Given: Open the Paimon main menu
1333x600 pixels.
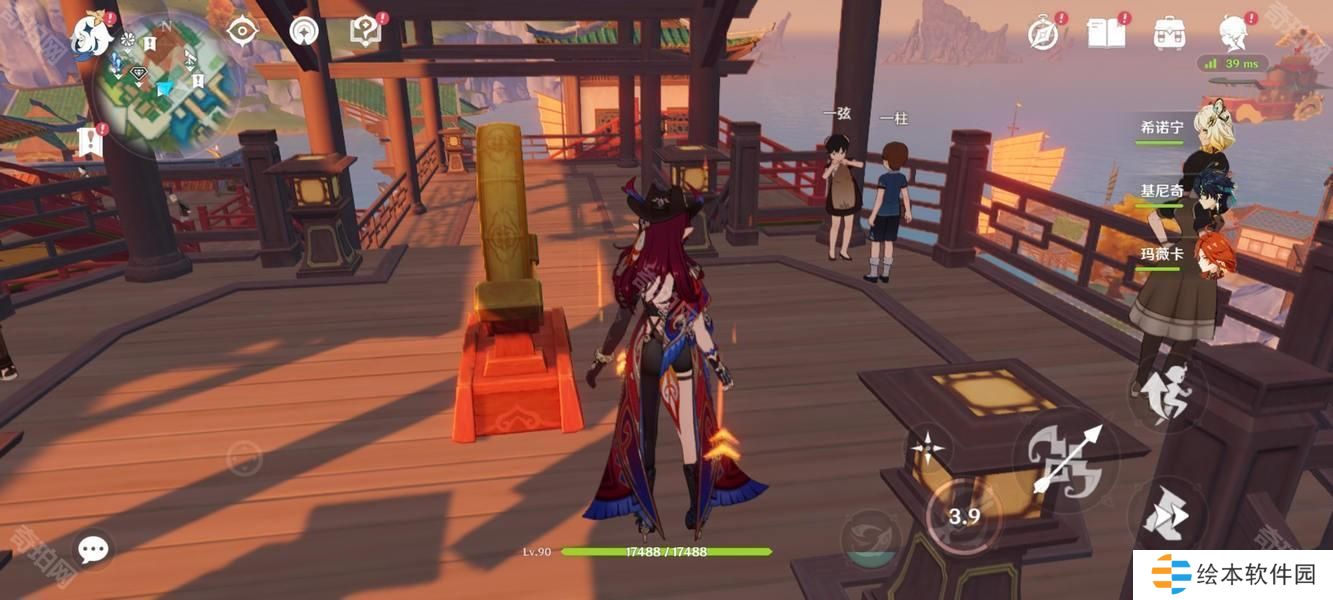Looking at the screenshot, I should pyautogui.click(x=90, y=36).
